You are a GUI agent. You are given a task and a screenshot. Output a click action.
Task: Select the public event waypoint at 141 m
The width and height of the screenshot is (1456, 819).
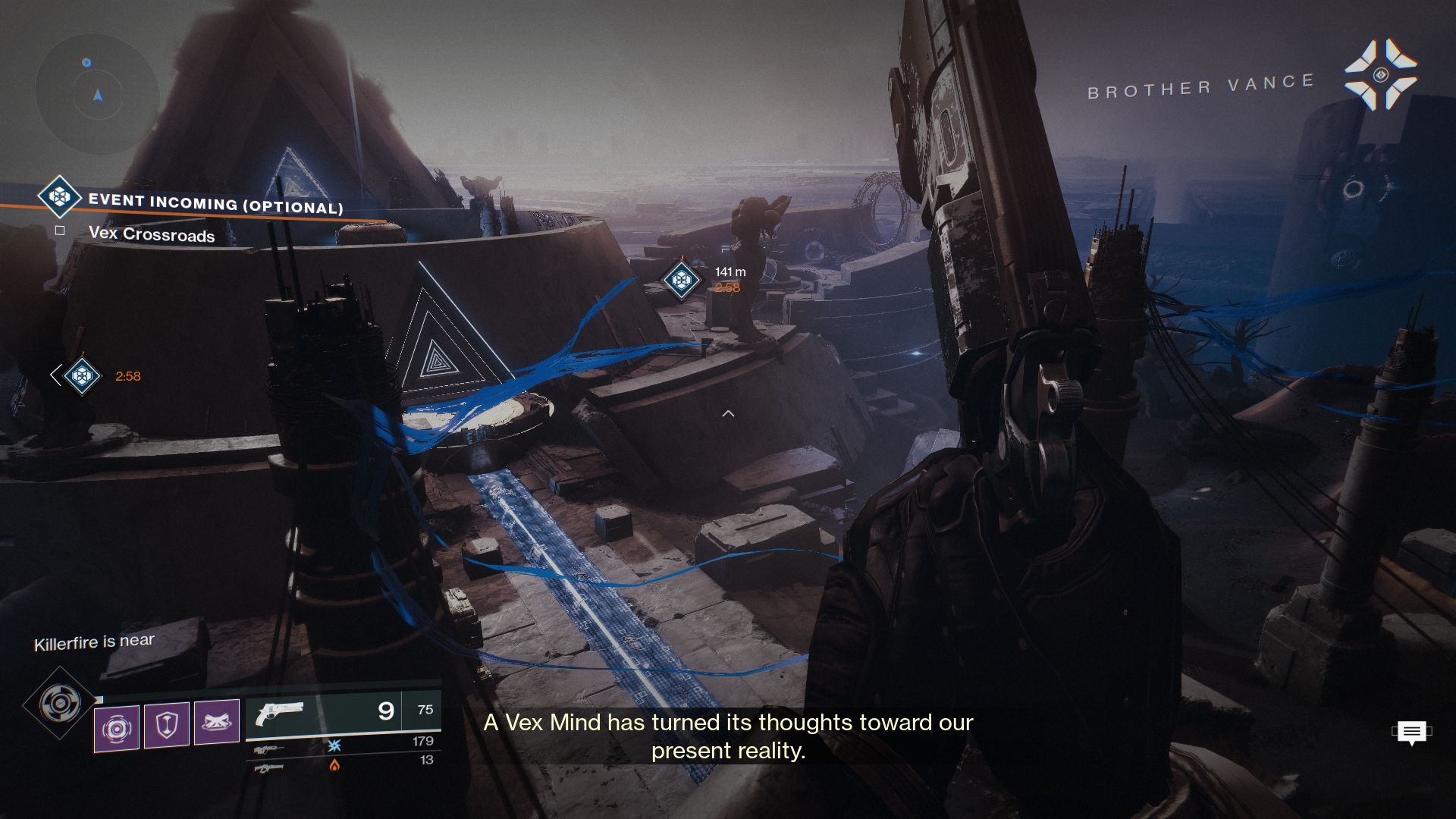(681, 280)
